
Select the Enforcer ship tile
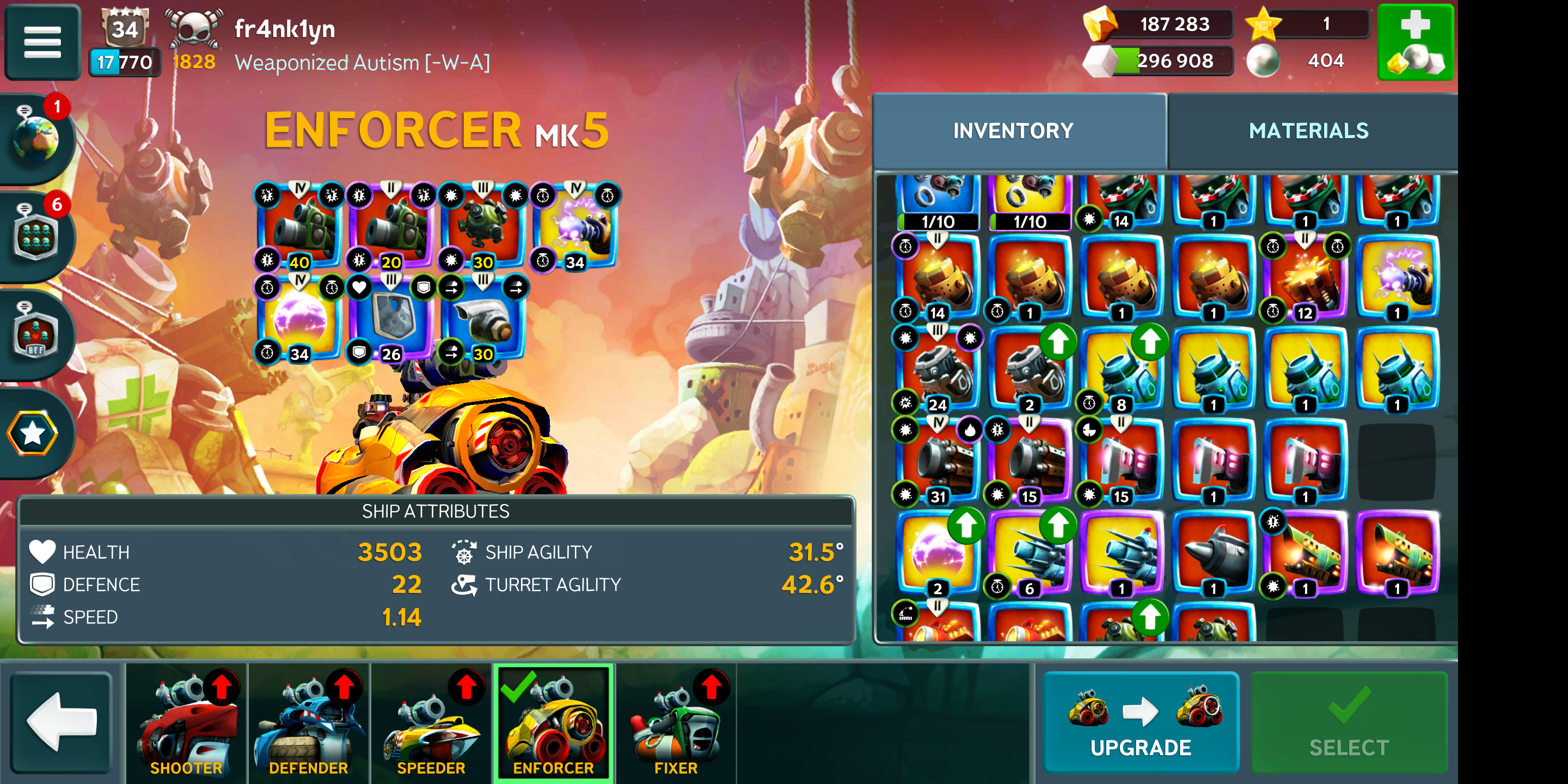coord(553,722)
